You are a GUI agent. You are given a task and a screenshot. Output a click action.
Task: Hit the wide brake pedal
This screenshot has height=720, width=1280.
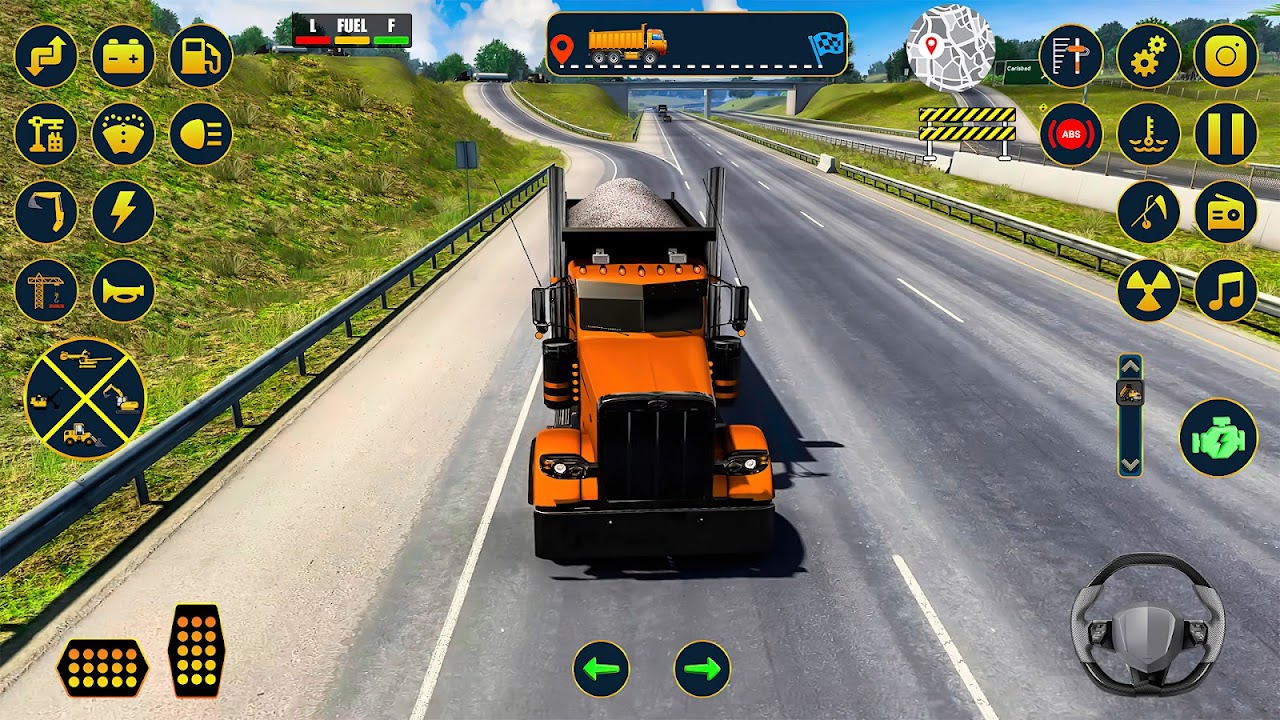pyautogui.click(x=102, y=667)
